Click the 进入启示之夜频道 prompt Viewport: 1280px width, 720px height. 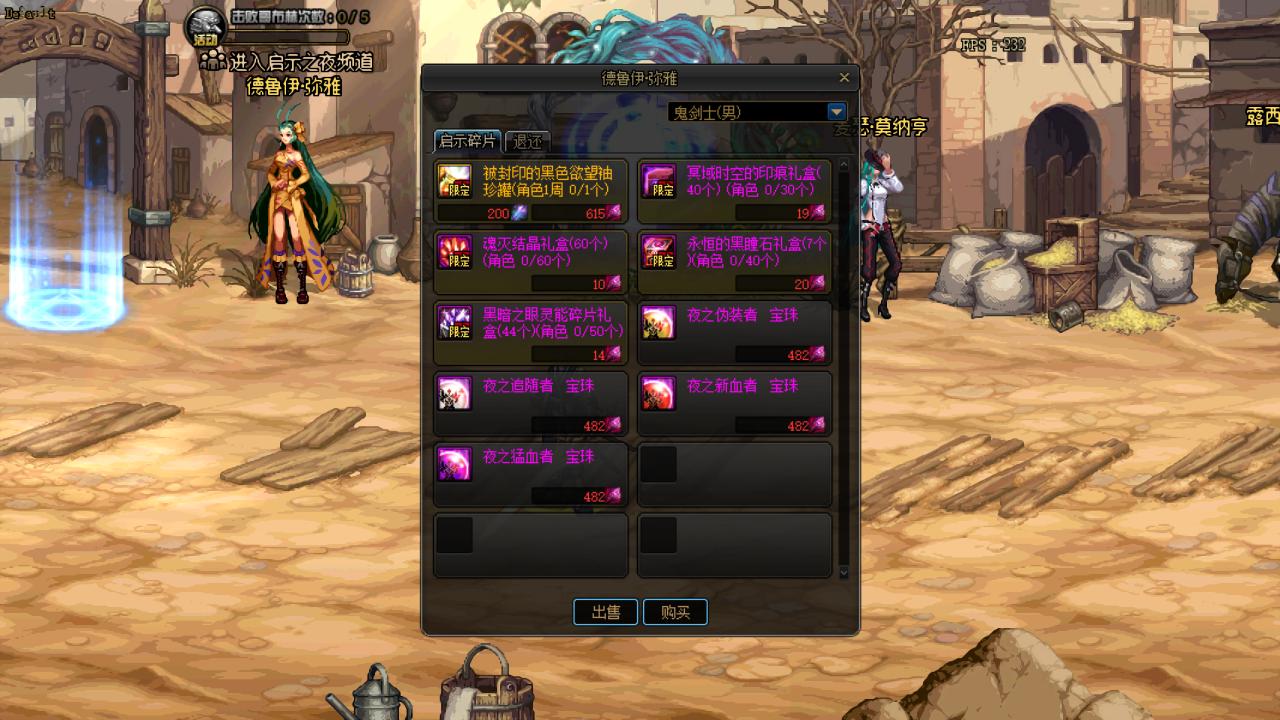pyautogui.click(x=300, y=62)
